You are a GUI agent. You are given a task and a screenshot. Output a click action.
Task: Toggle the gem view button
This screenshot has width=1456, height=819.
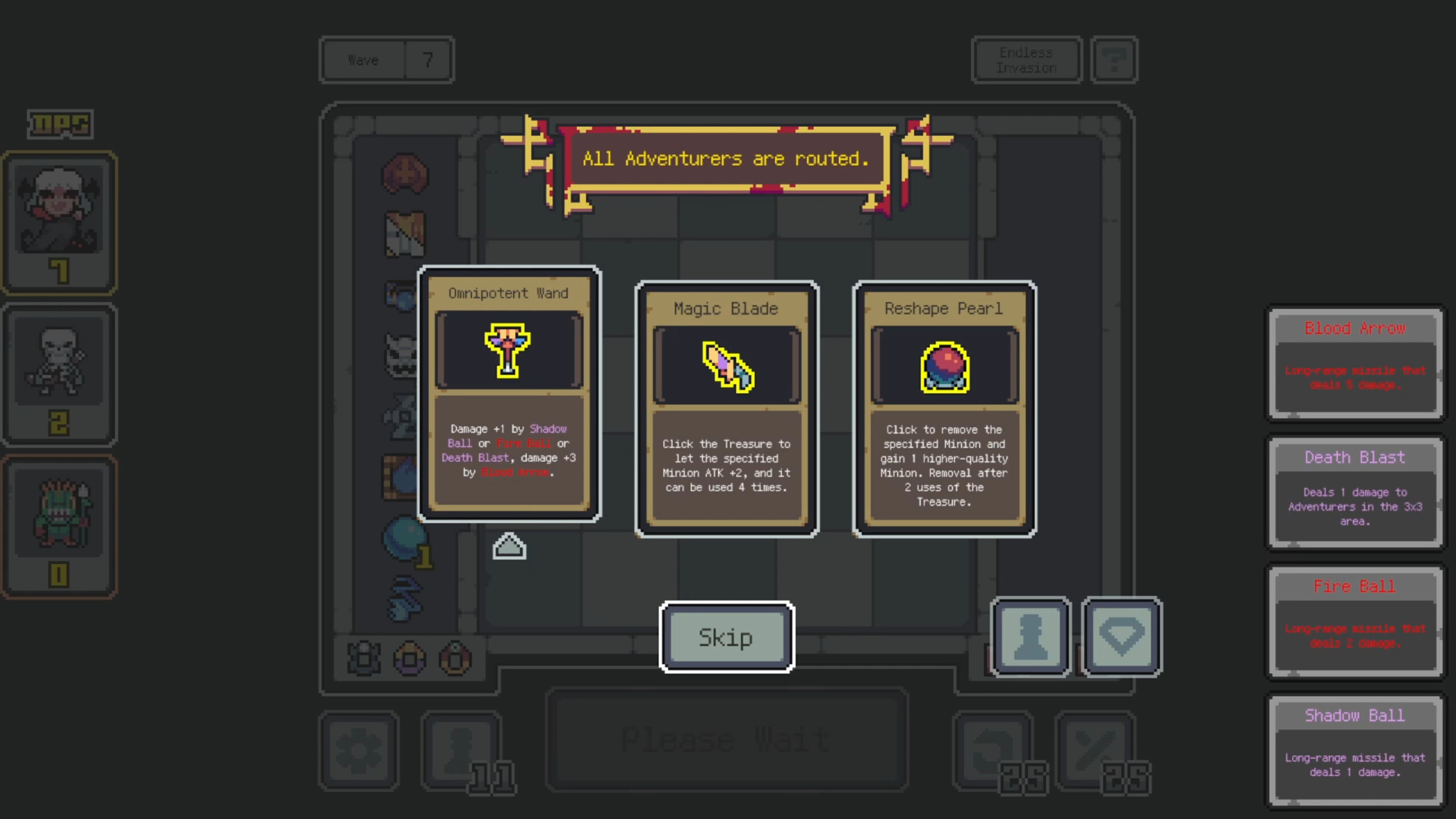tap(1121, 636)
